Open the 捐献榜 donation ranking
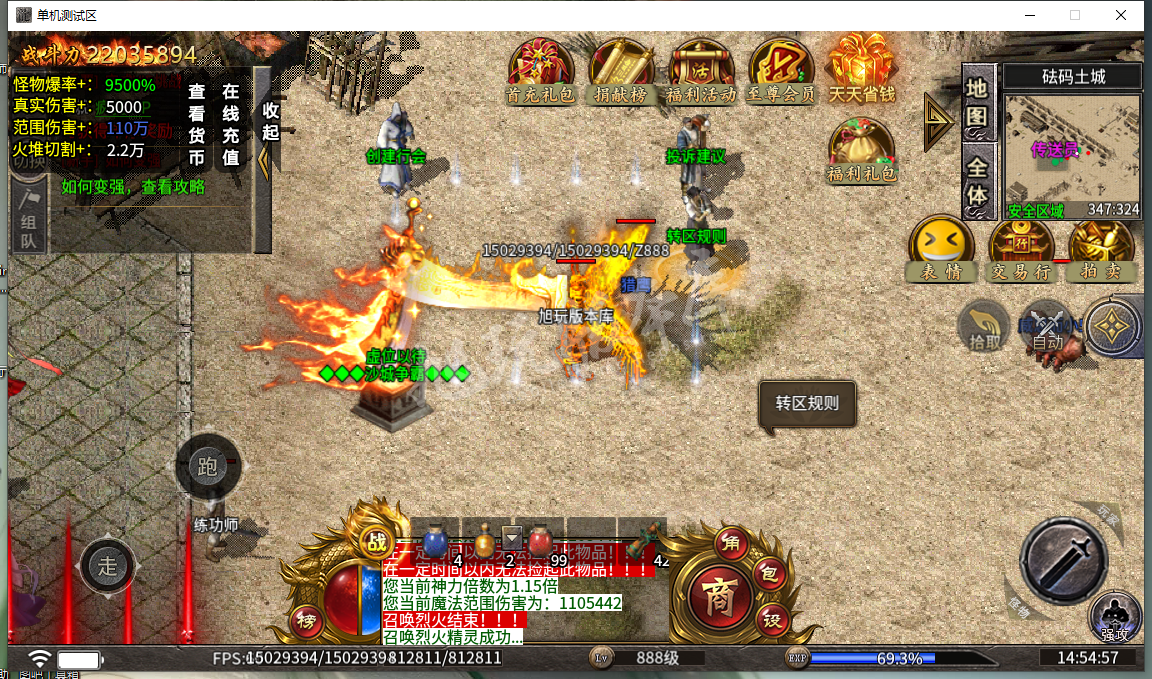1152x679 pixels. click(620, 70)
